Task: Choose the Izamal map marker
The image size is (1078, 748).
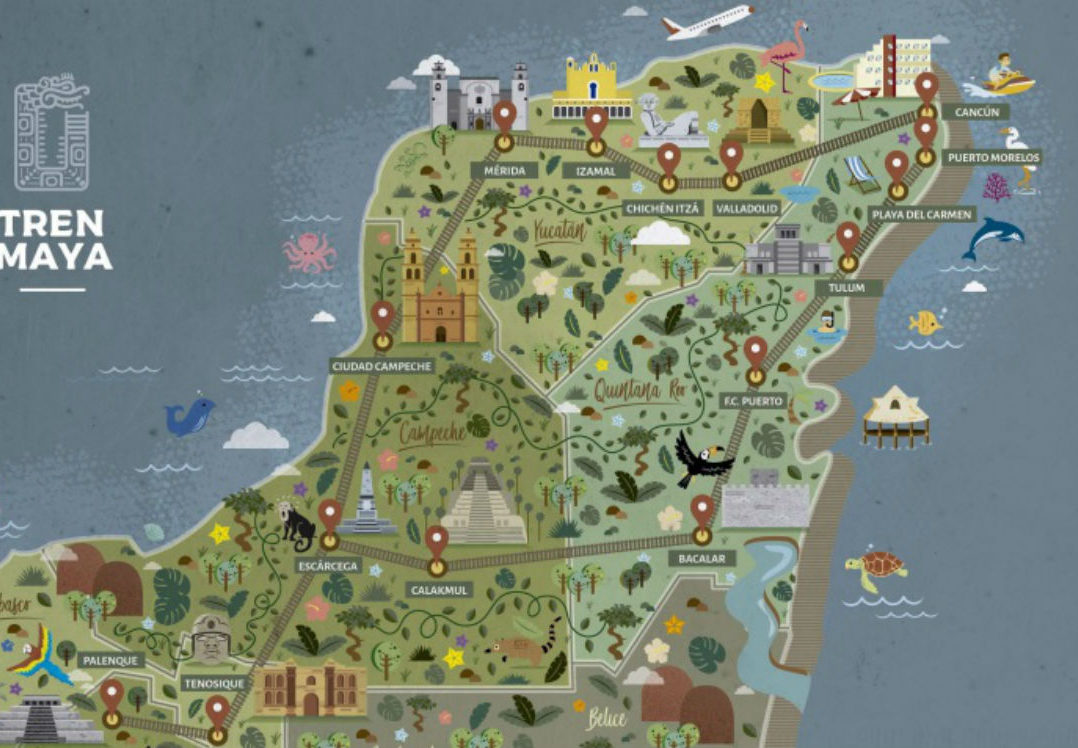Action: pyautogui.click(x=597, y=125)
